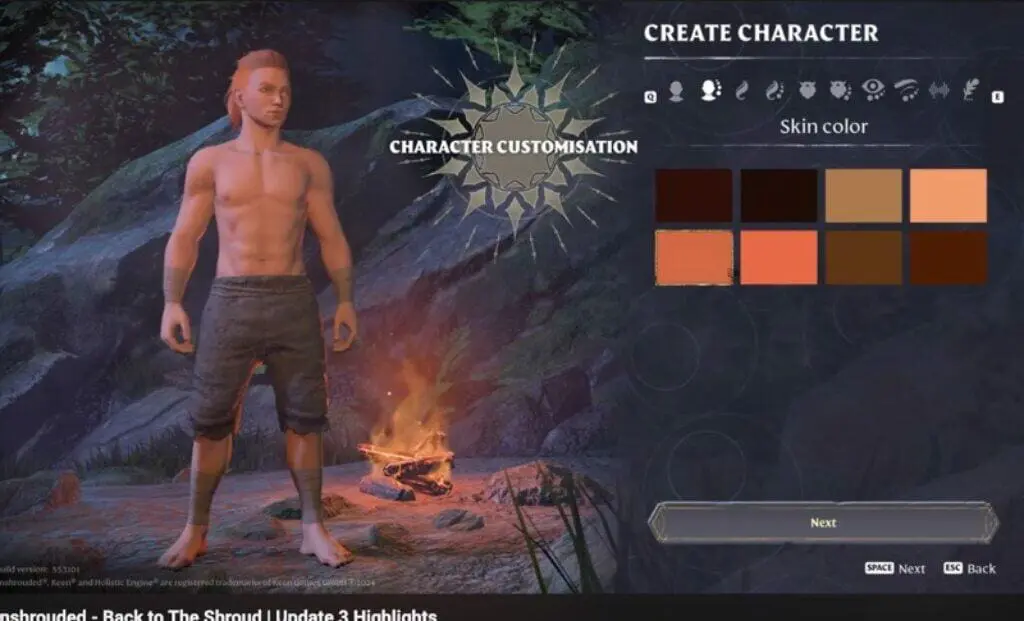Choose the tan skin color swatch
The width and height of the screenshot is (1024, 621).
coord(863,196)
